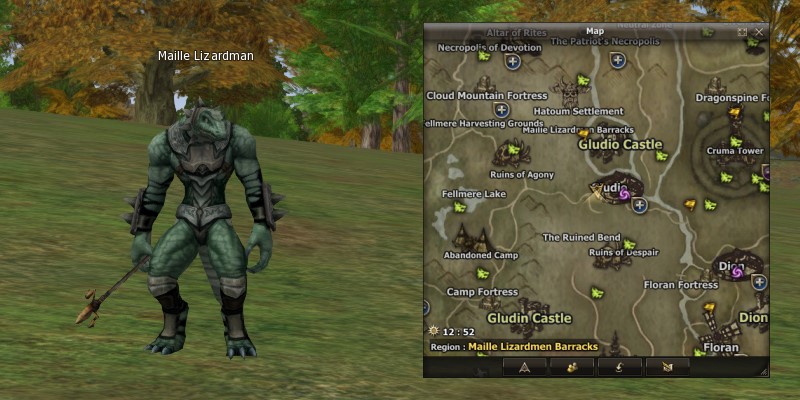The height and width of the screenshot is (400, 800).
Task: Click the Cruma Tower map marker
Action: click(735, 139)
